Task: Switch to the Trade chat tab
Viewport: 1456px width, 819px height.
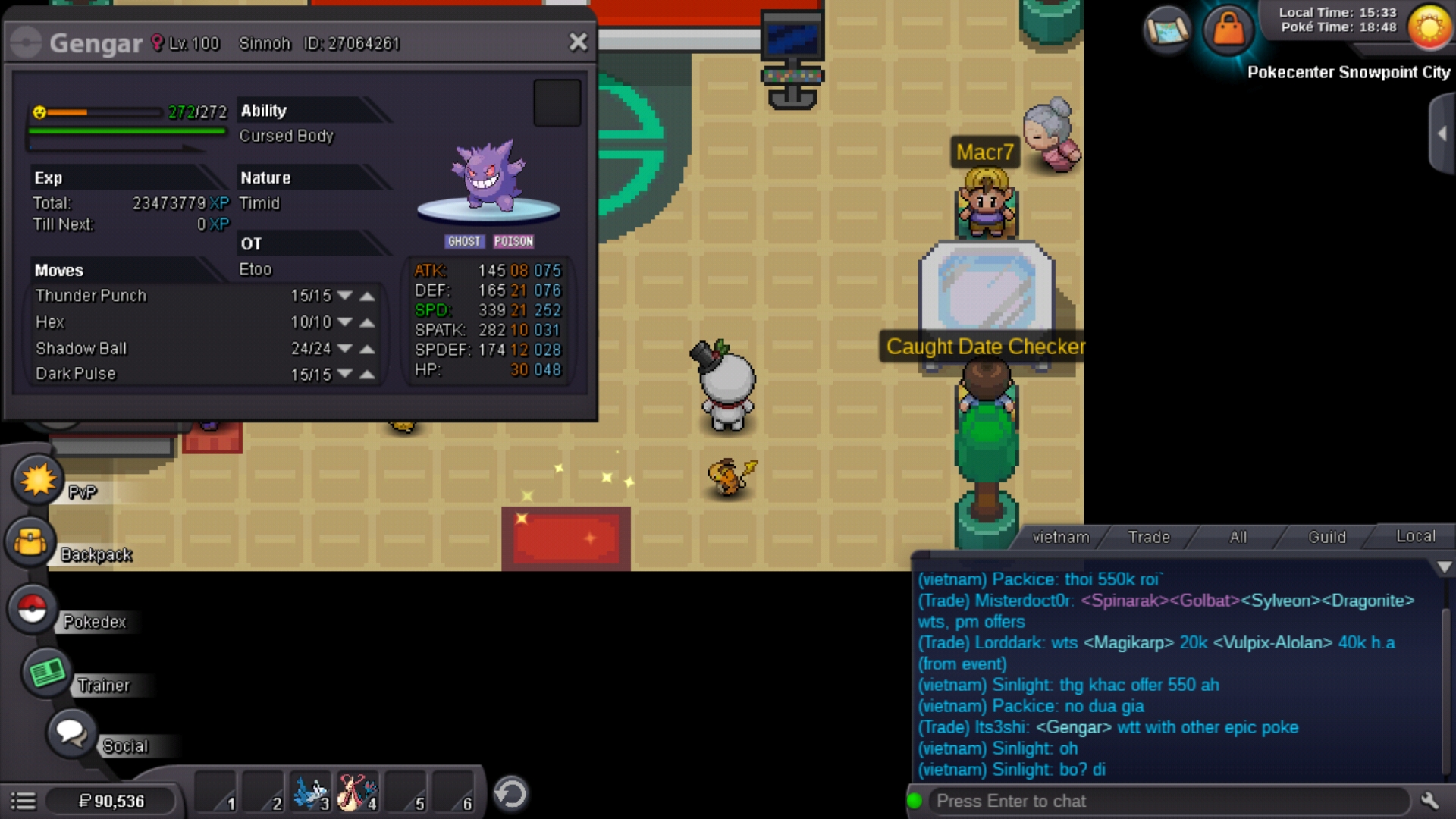Action: pyautogui.click(x=1148, y=537)
